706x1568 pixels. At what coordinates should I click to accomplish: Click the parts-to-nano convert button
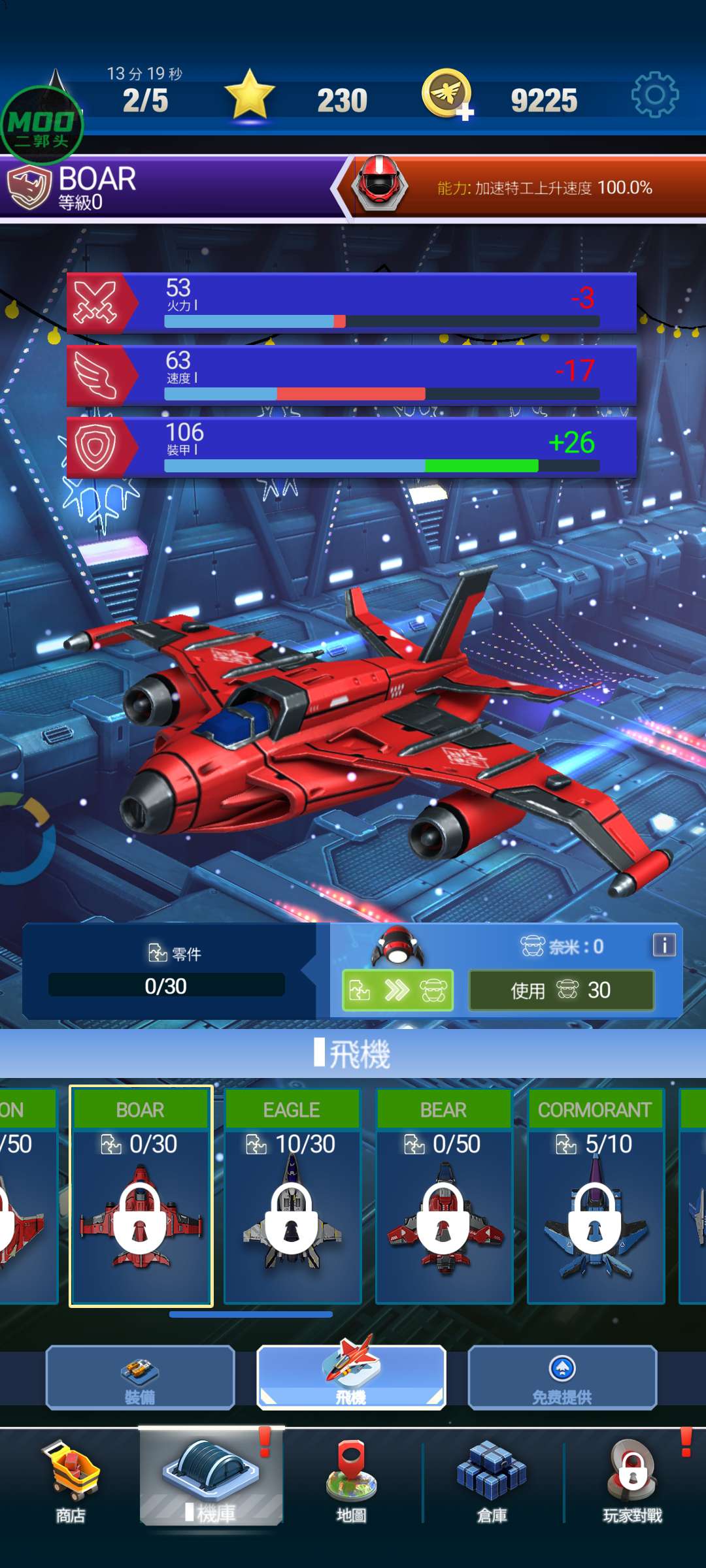397,990
